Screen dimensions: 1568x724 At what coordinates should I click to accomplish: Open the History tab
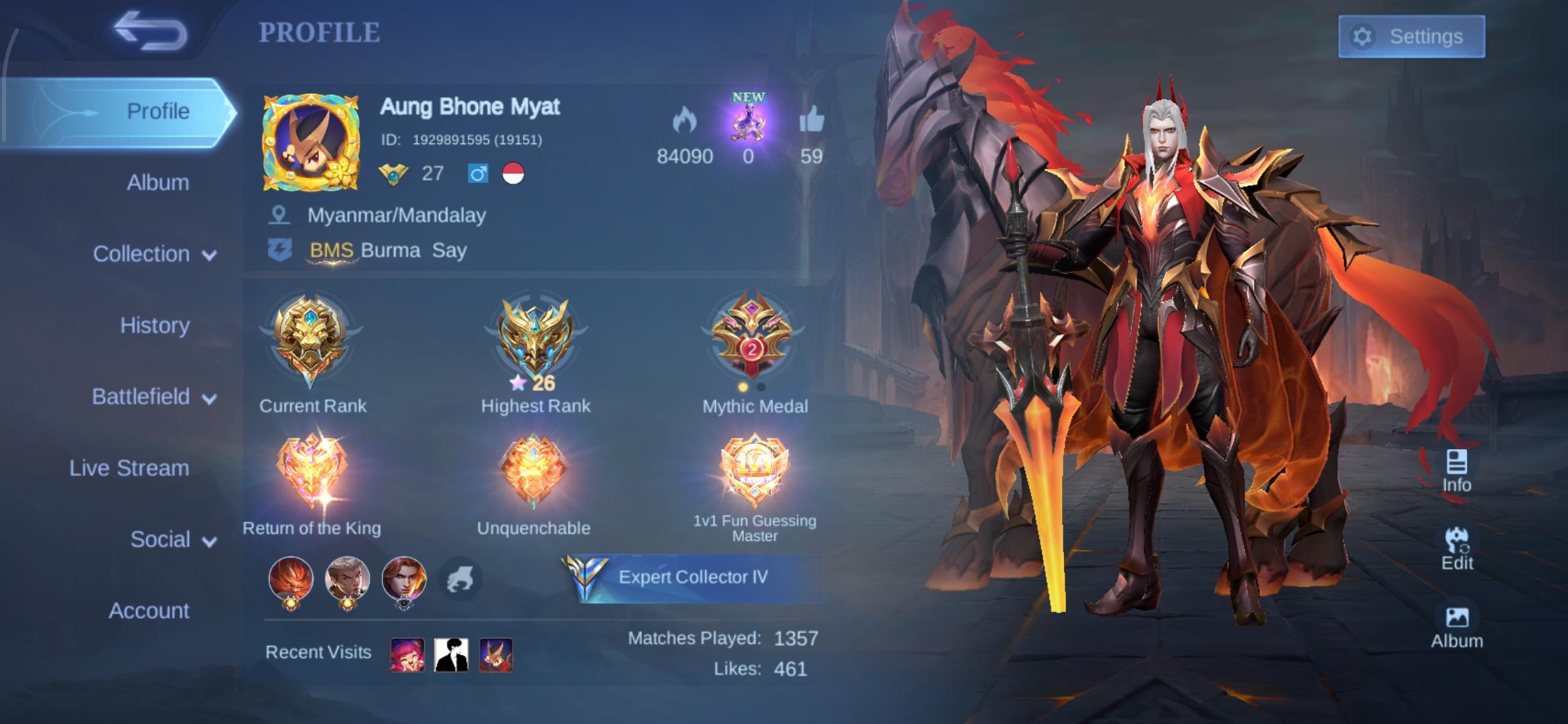coord(154,326)
